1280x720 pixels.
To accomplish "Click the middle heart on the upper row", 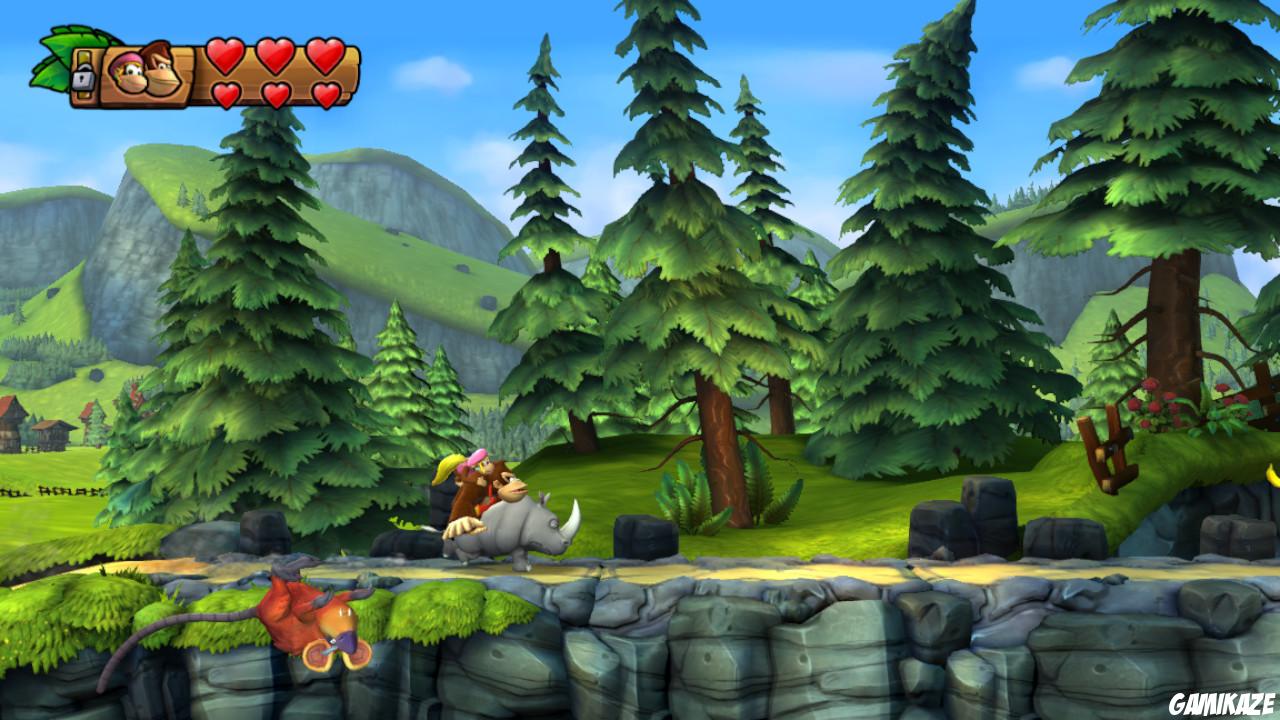I will click(275, 56).
